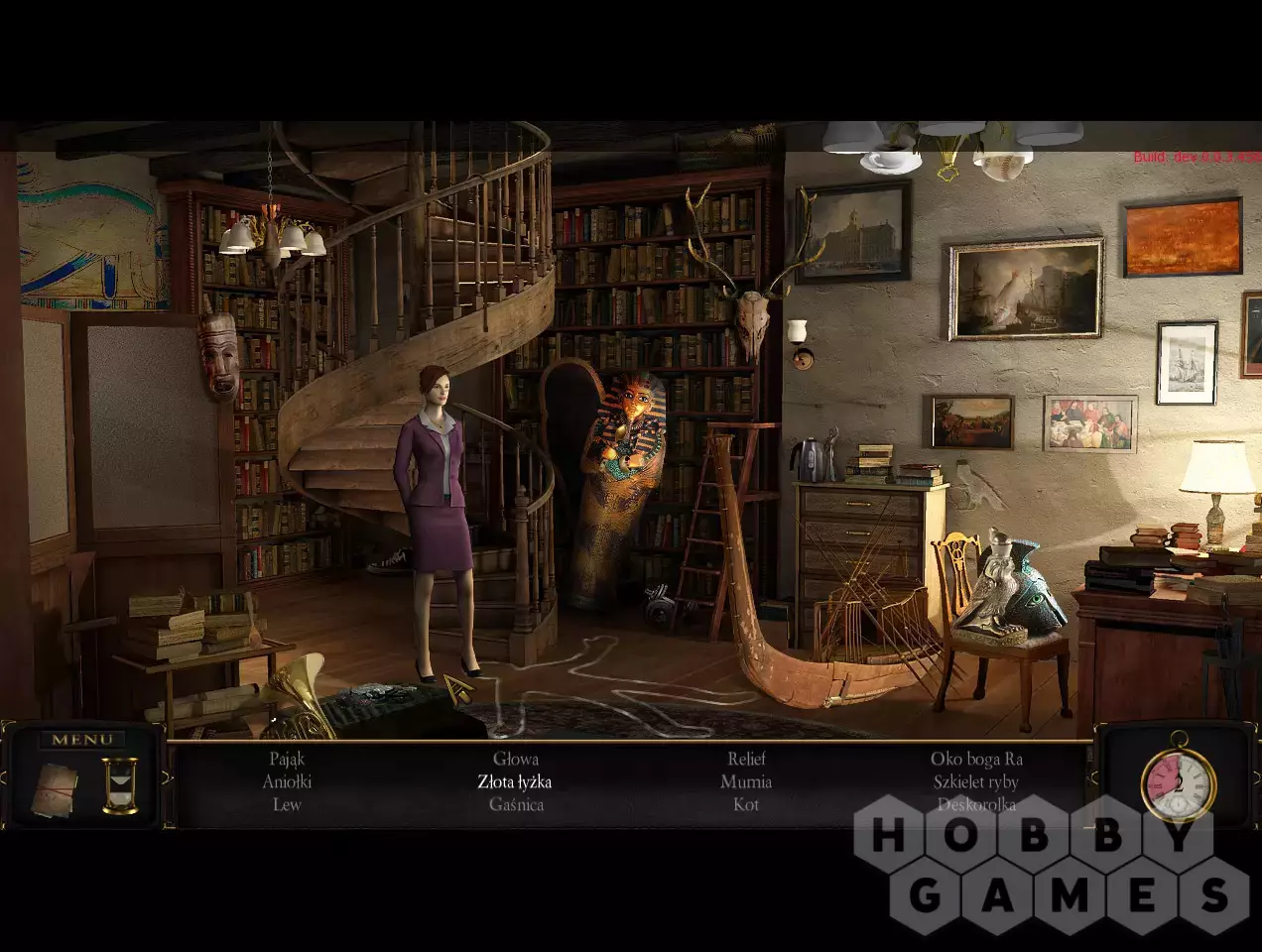Click the pocket watch timer icon
Screen dimensions: 1262x952
[x=1179, y=779]
